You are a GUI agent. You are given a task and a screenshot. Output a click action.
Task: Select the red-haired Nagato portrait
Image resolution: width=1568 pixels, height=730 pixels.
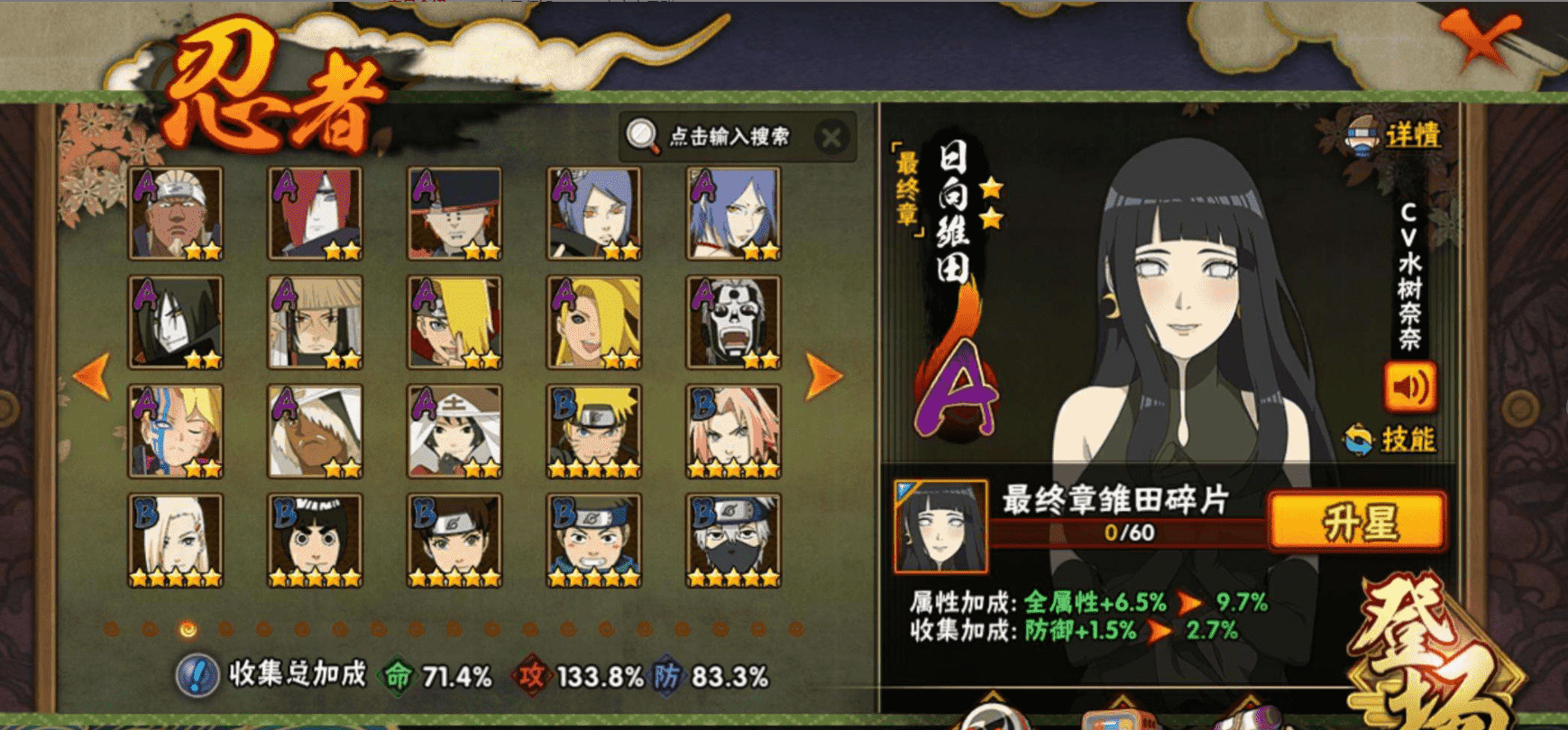(315, 214)
